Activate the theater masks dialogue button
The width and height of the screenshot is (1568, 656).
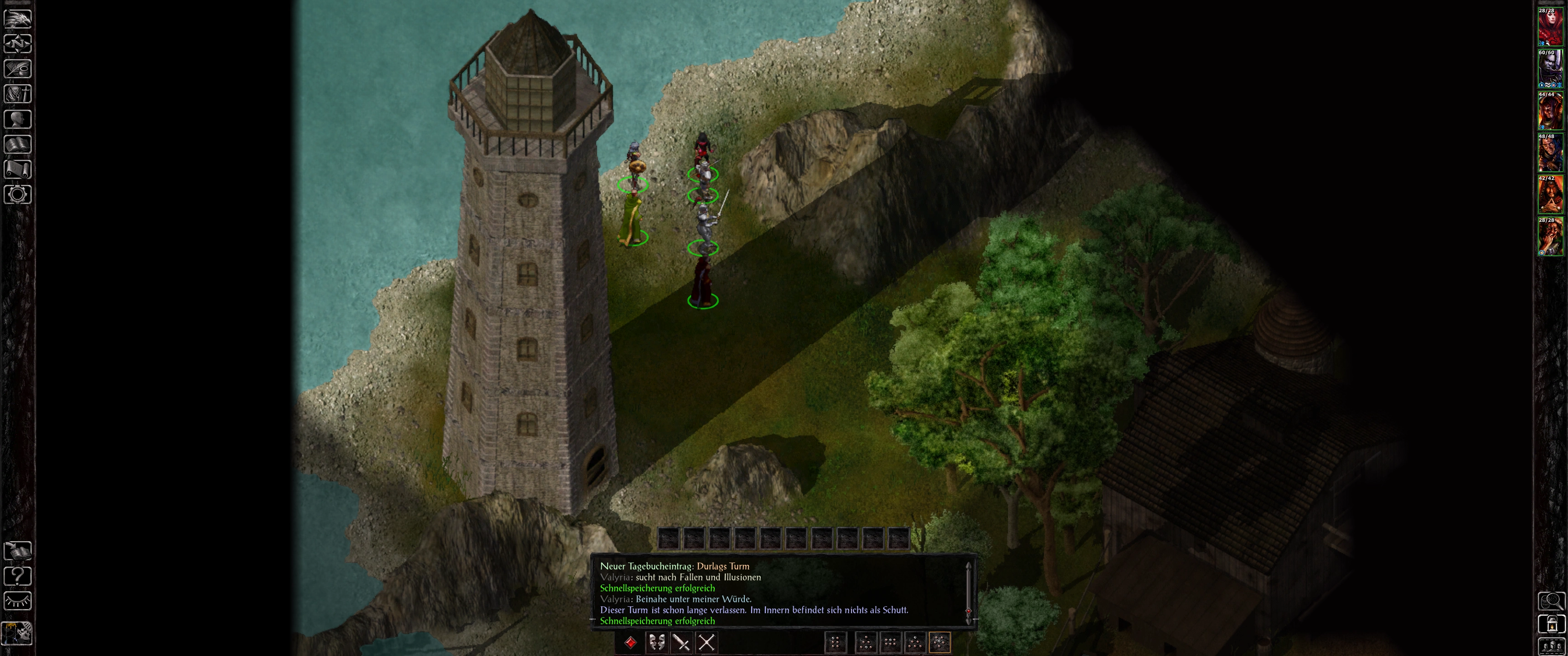point(656,643)
